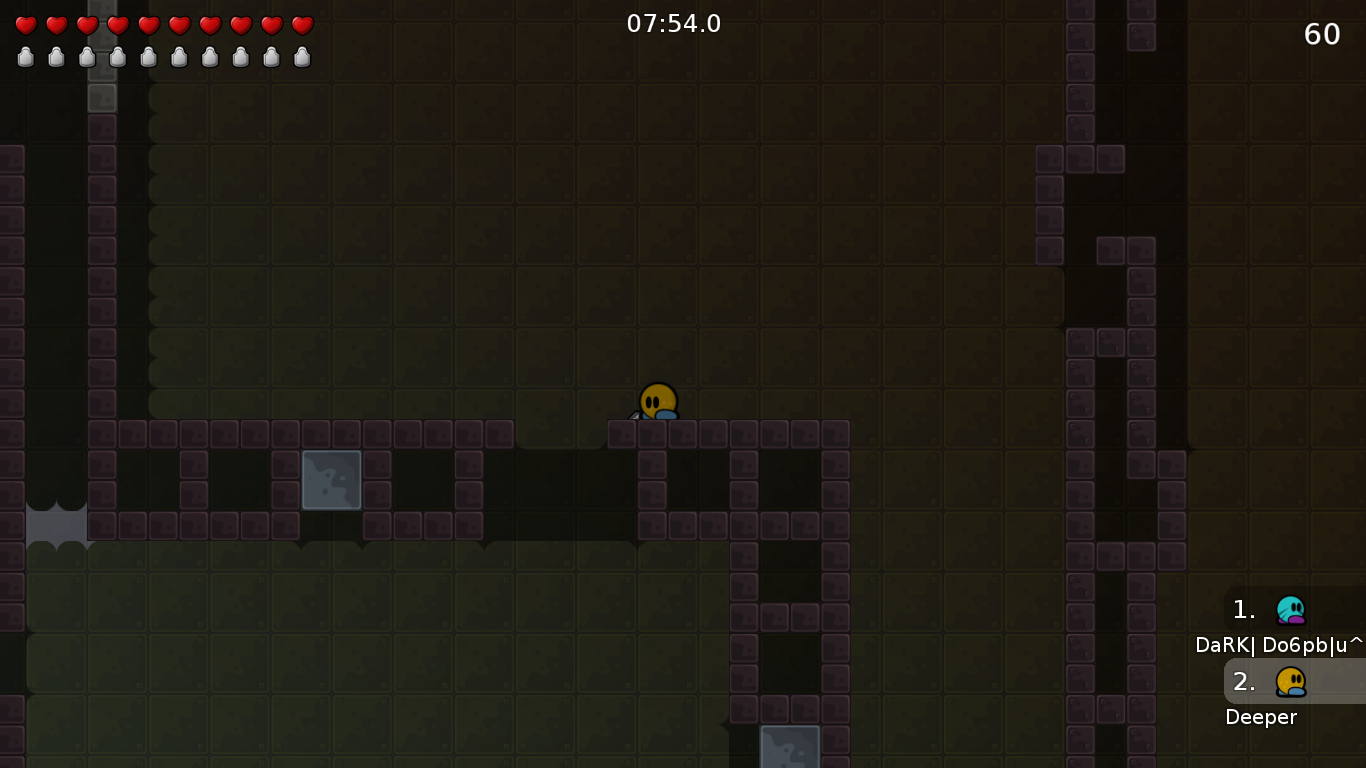Click the middle armor shield below the hearts
This screenshot has width=1366, height=768.
[148, 57]
